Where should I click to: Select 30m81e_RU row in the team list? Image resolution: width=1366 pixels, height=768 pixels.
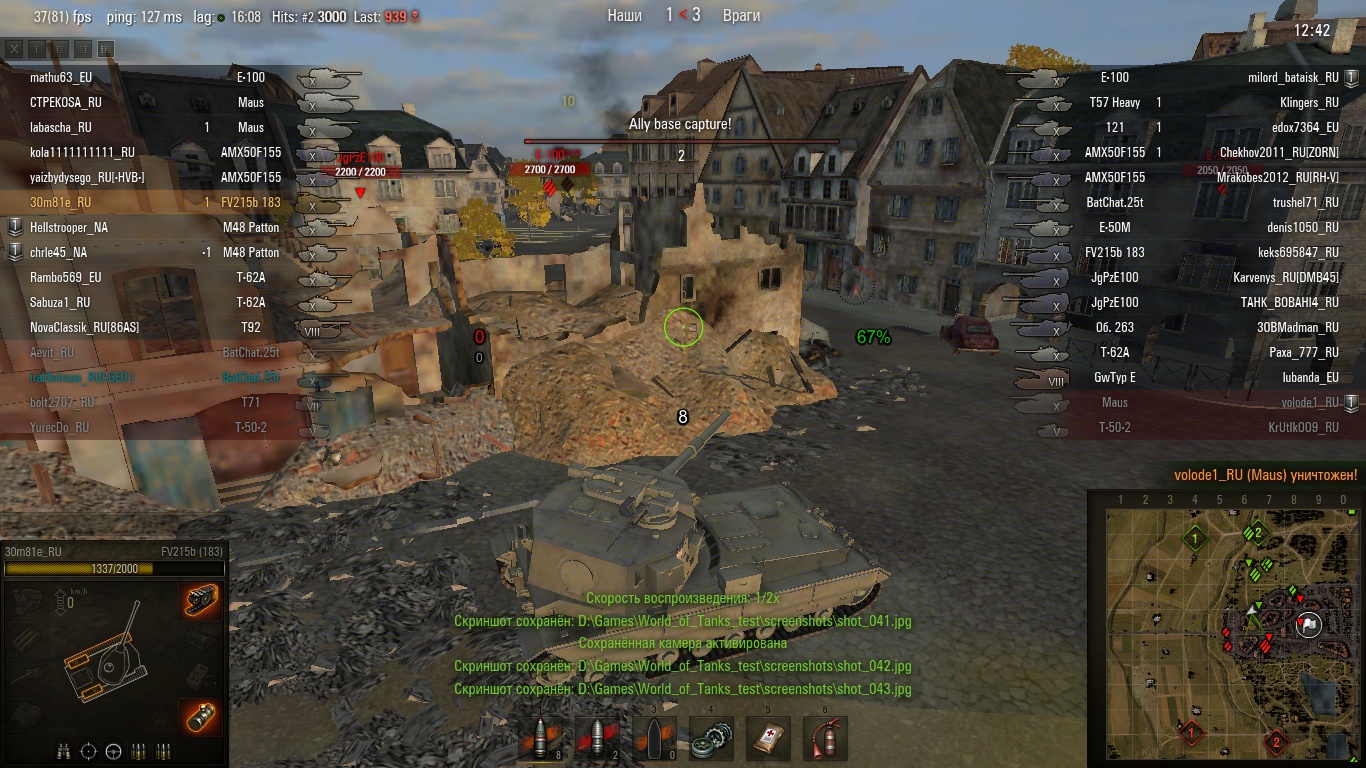pyautogui.click(x=61, y=202)
